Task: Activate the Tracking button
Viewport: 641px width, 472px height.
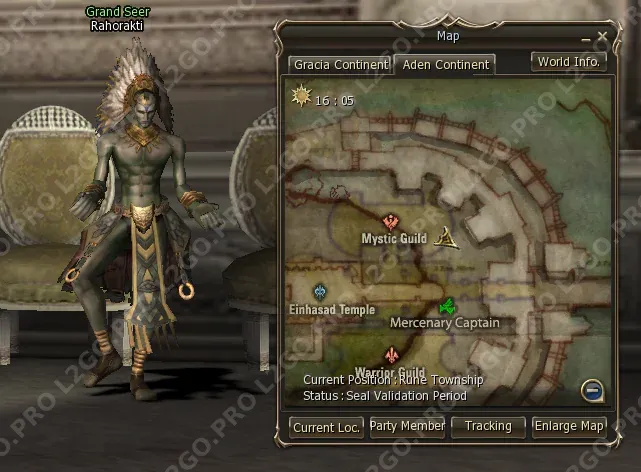Action: (488, 427)
